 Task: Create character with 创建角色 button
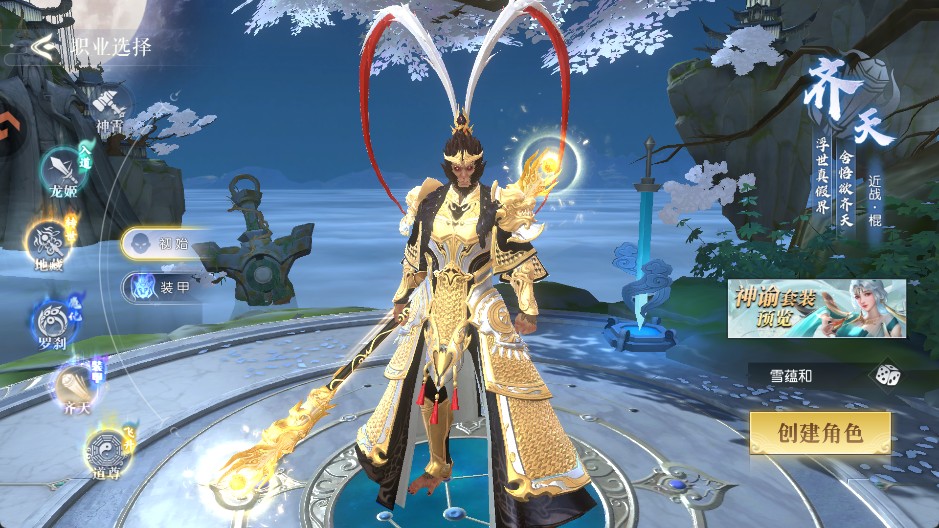(819, 432)
